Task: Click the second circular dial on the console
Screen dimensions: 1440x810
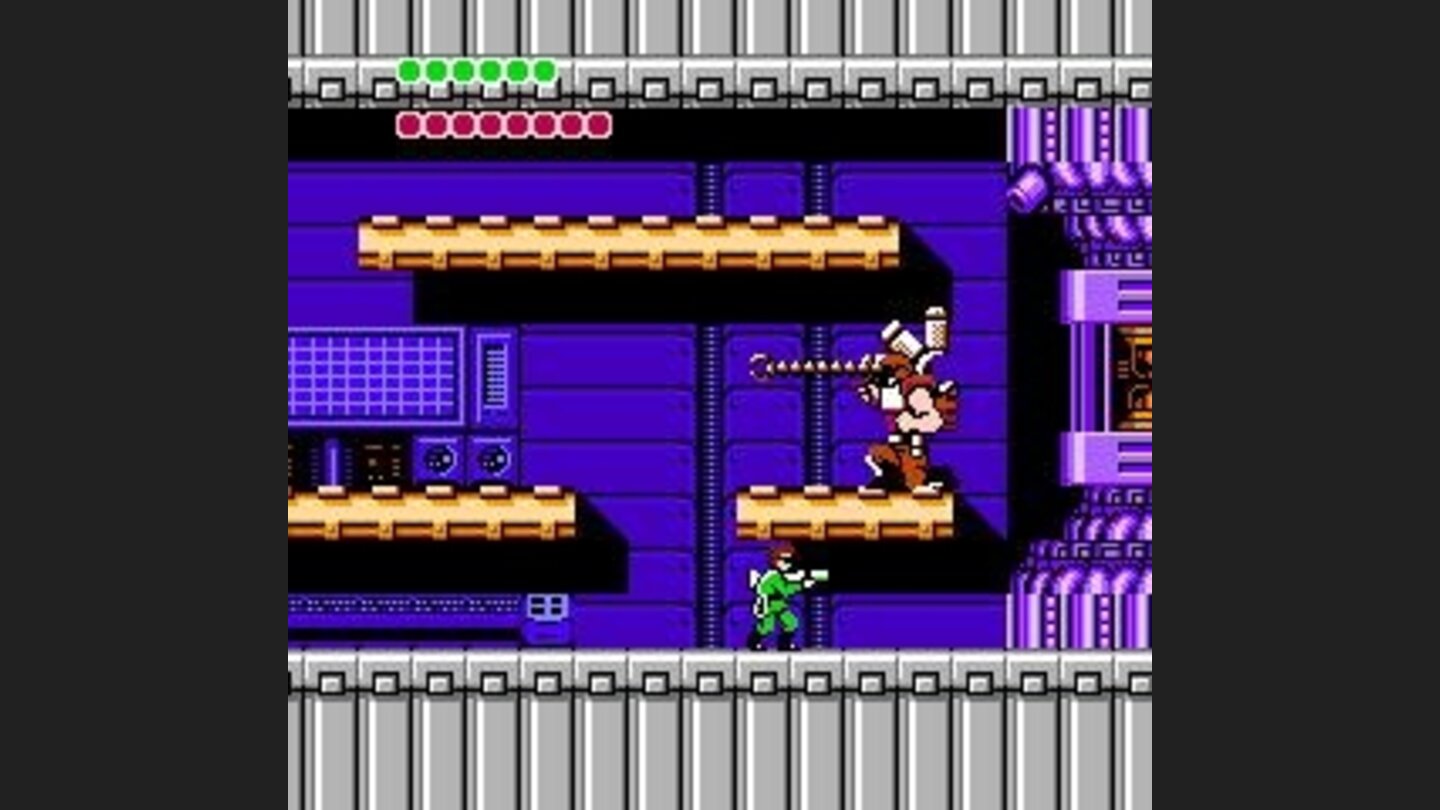Action: click(x=492, y=460)
